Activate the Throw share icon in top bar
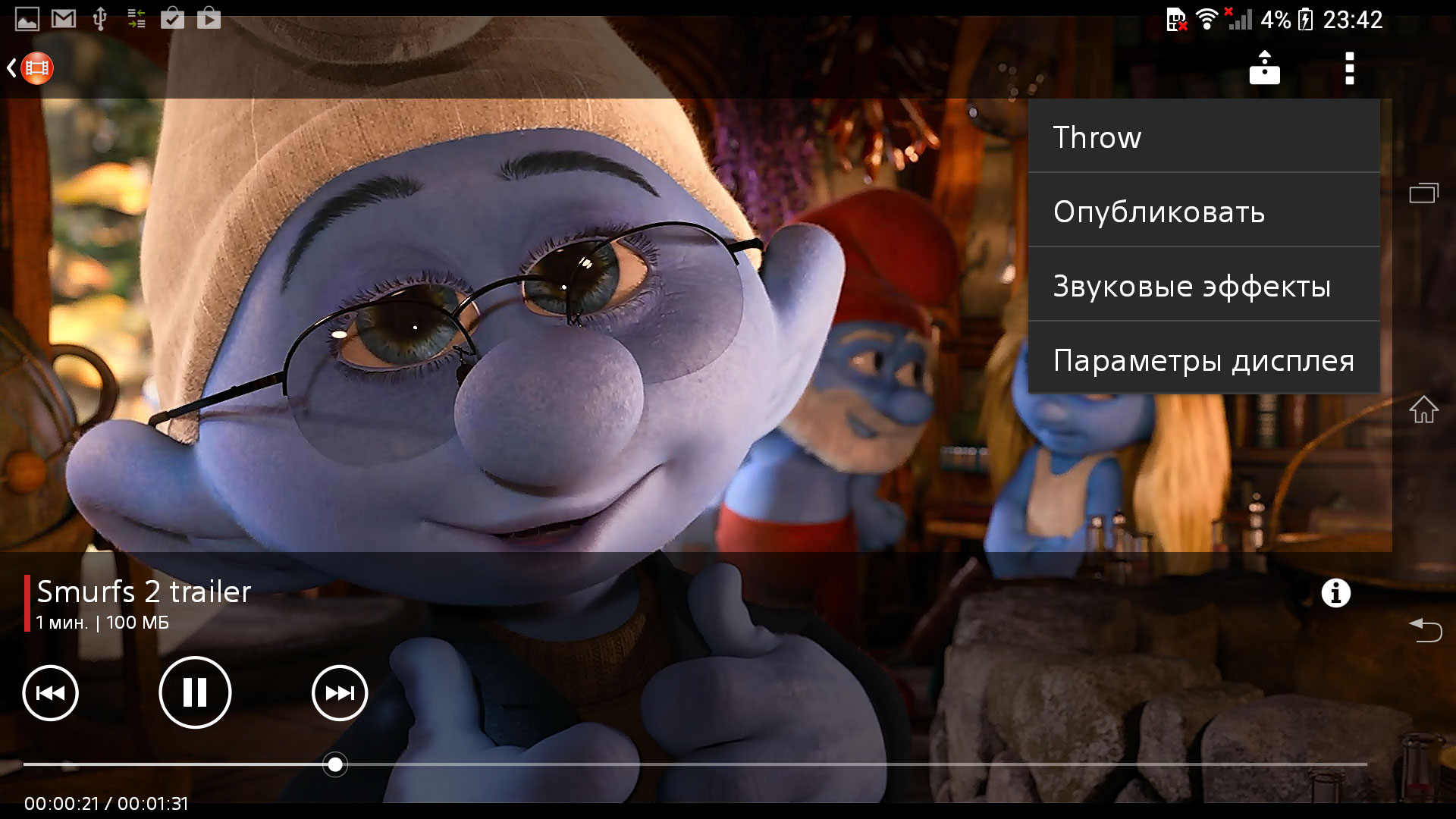The image size is (1456, 819). [x=1264, y=68]
